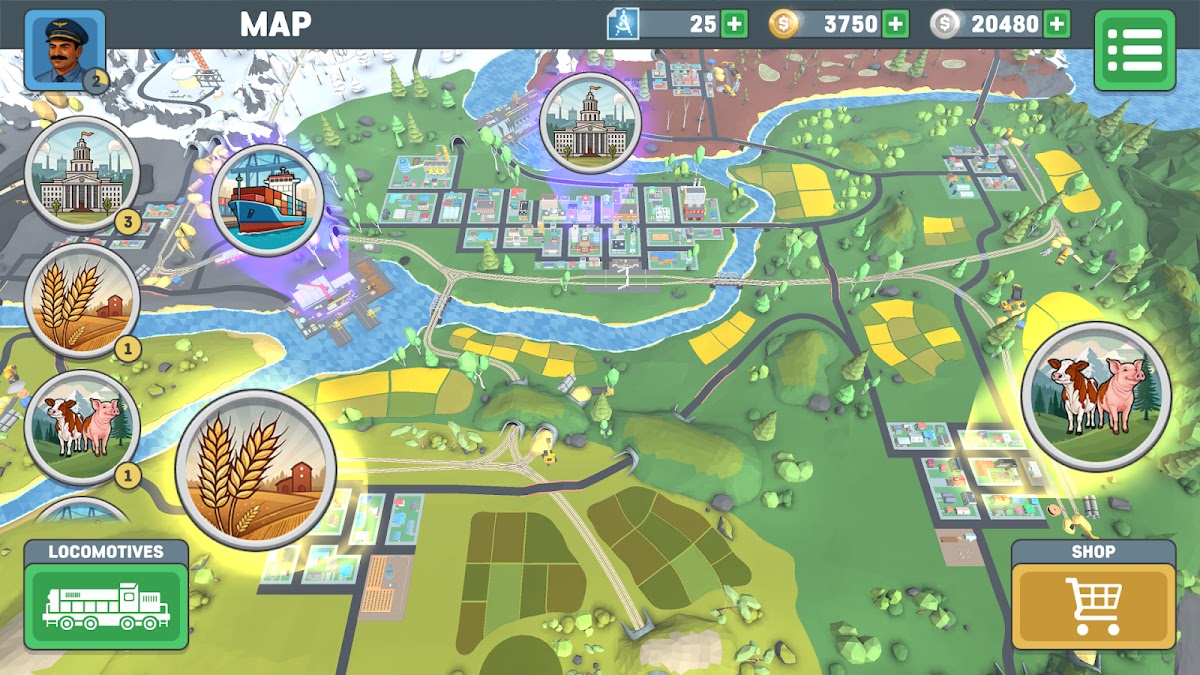Buy more gold coins via plus button
The height and width of the screenshot is (675, 1200).
click(x=895, y=24)
